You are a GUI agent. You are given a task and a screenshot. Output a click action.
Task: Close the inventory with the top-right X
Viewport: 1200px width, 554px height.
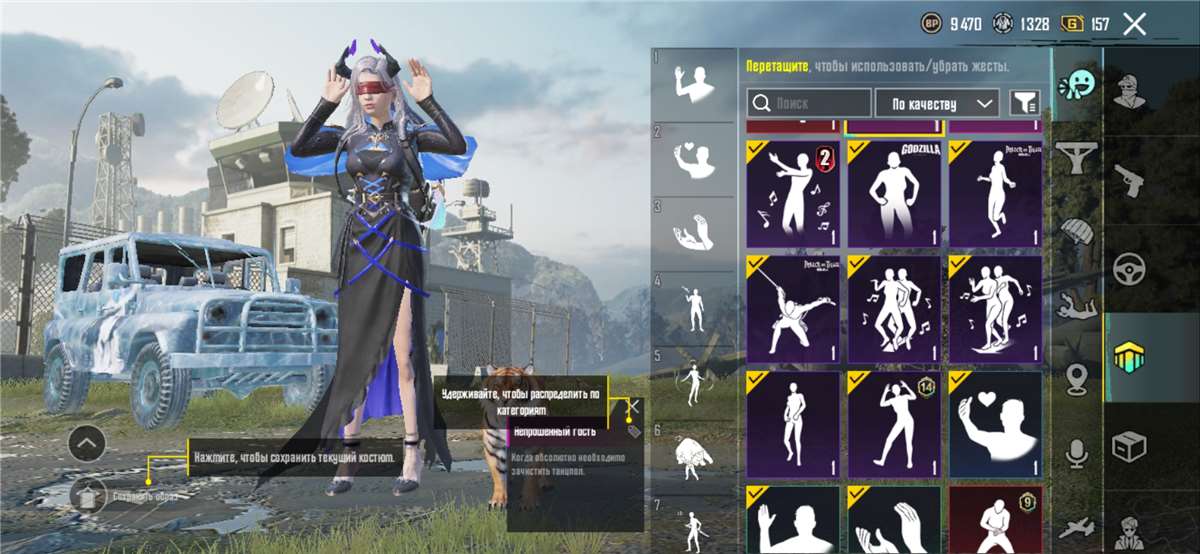click(x=1134, y=24)
